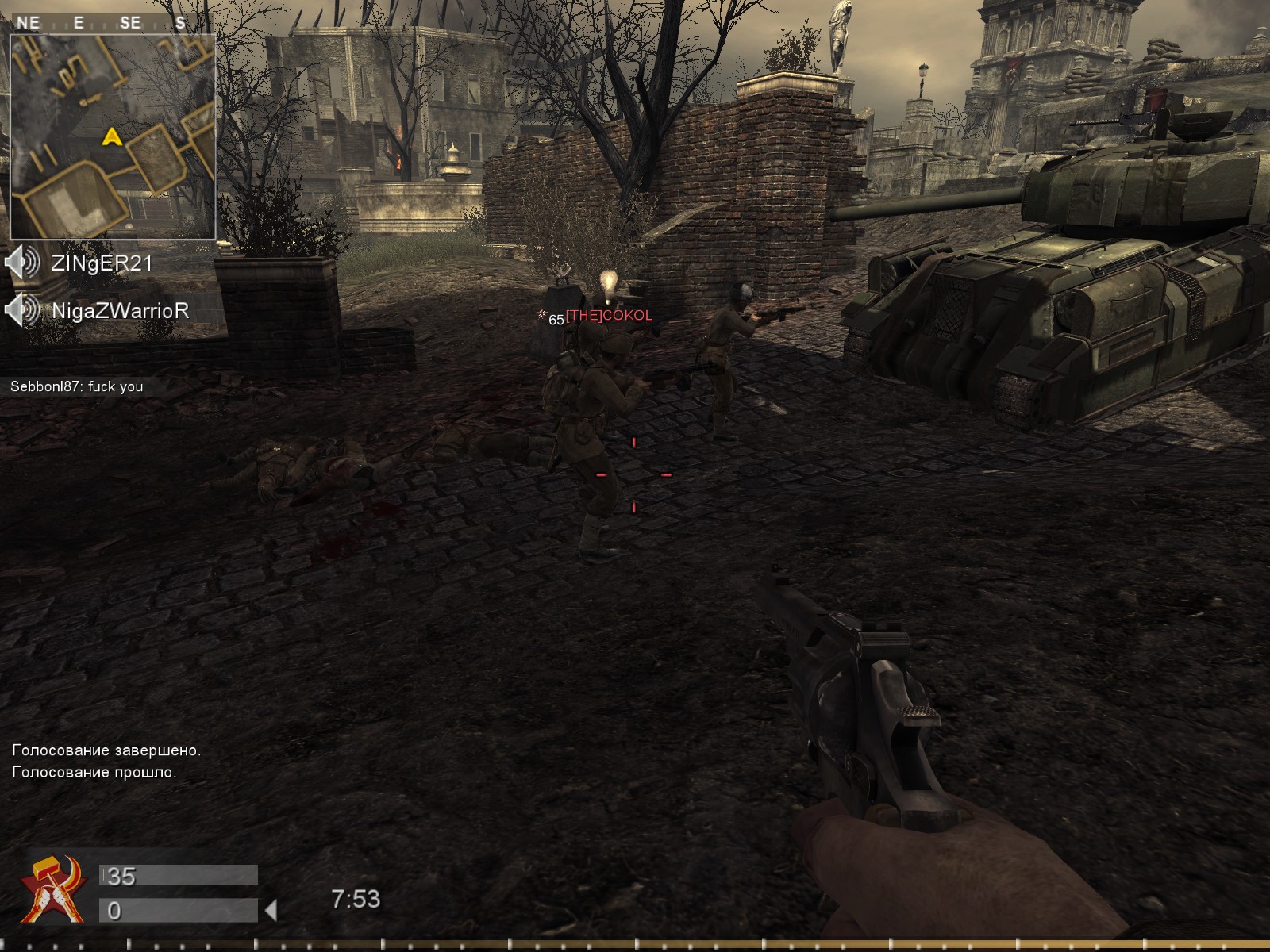This screenshot has width=1270, height=952.
Task: Click the [THE]COKOL player name tag
Action: click(x=609, y=316)
